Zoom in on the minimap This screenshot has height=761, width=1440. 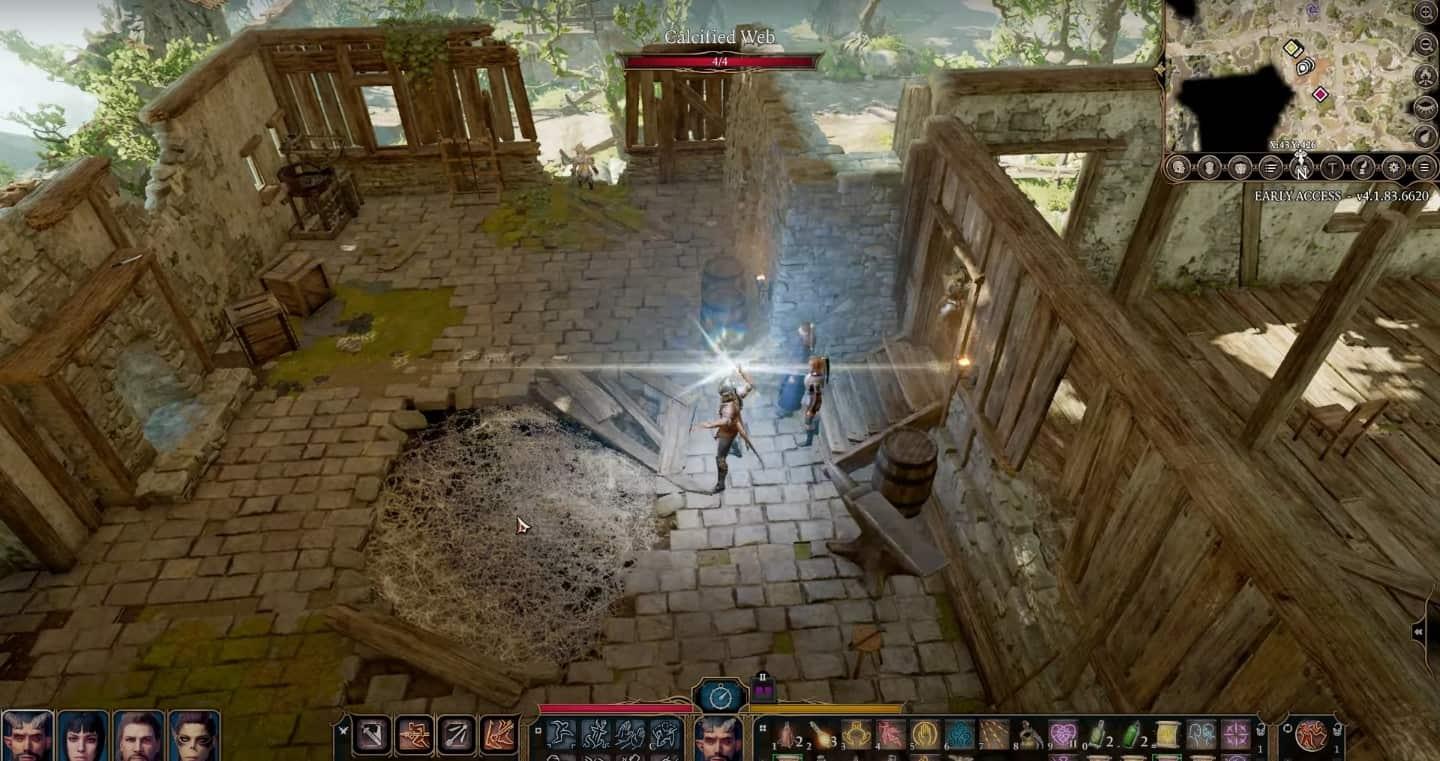[1426, 12]
